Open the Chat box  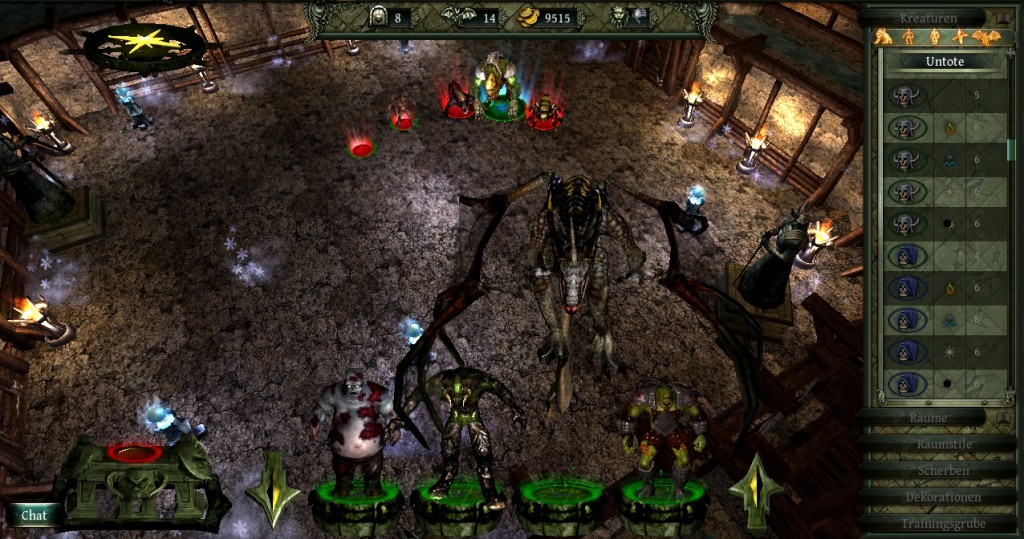tap(35, 515)
